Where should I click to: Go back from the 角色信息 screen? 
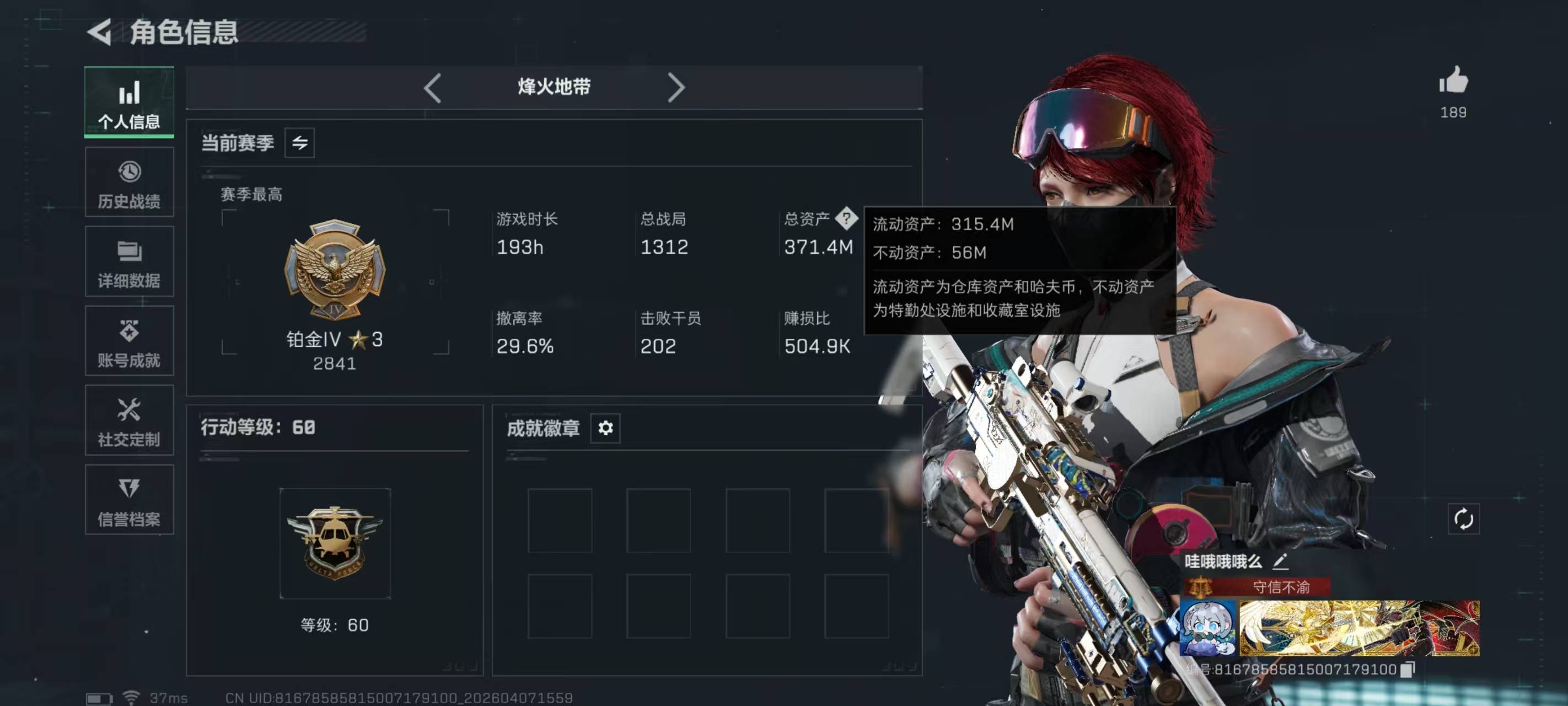tap(100, 31)
